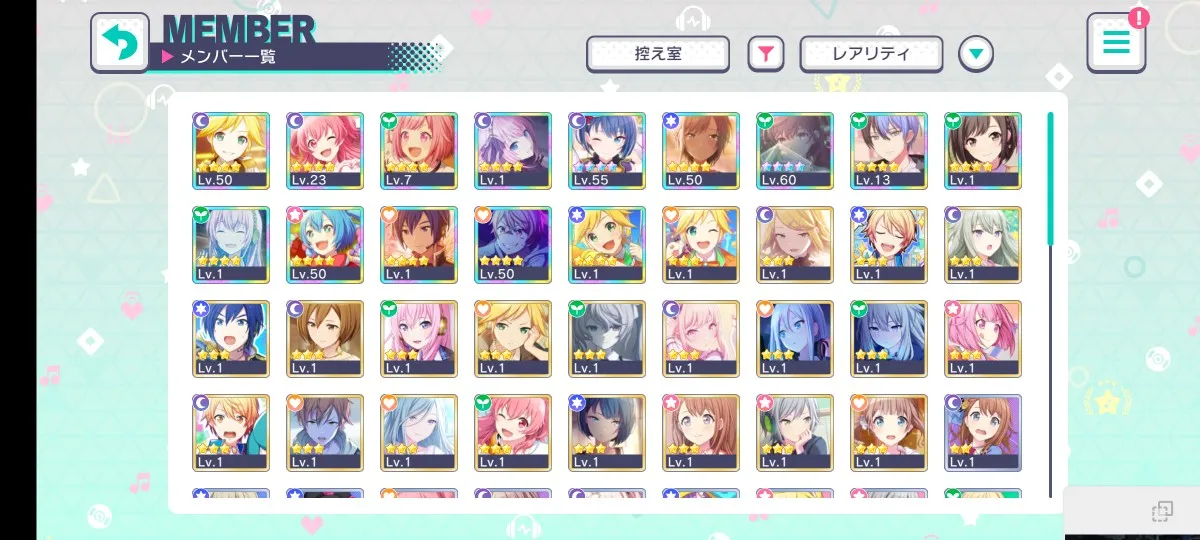1200x540 pixels.
Task: Choose the Lv.7 member card
Action: (419, 150)
